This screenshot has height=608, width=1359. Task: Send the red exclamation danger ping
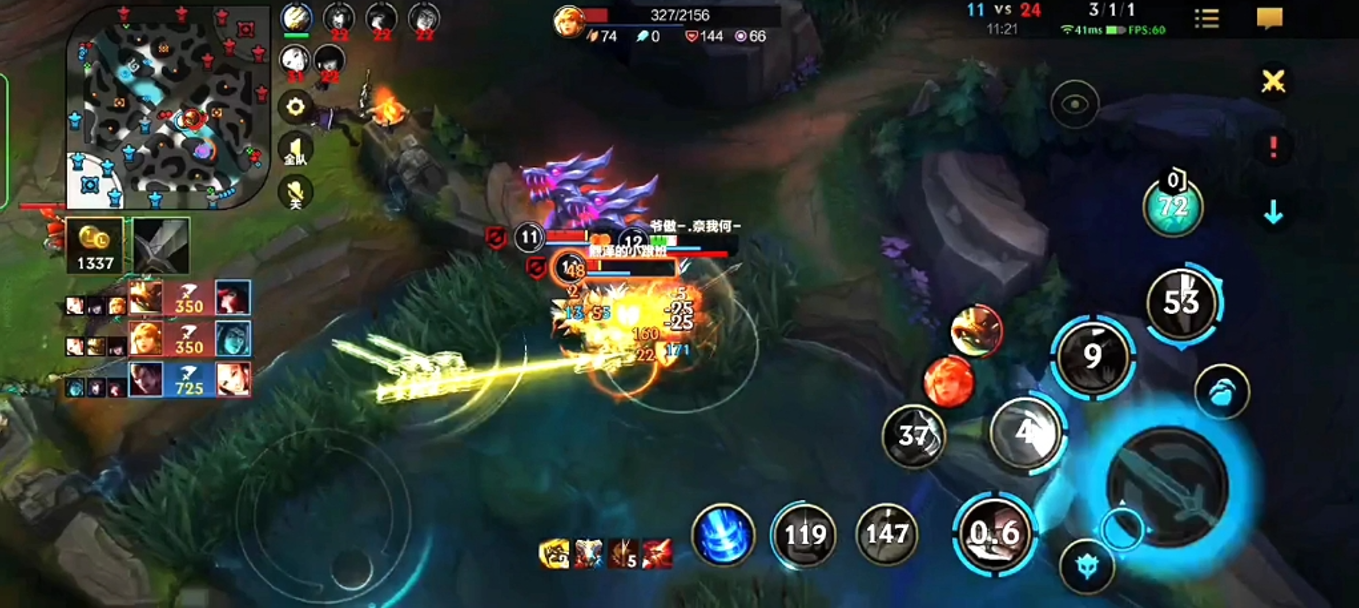1273,147
